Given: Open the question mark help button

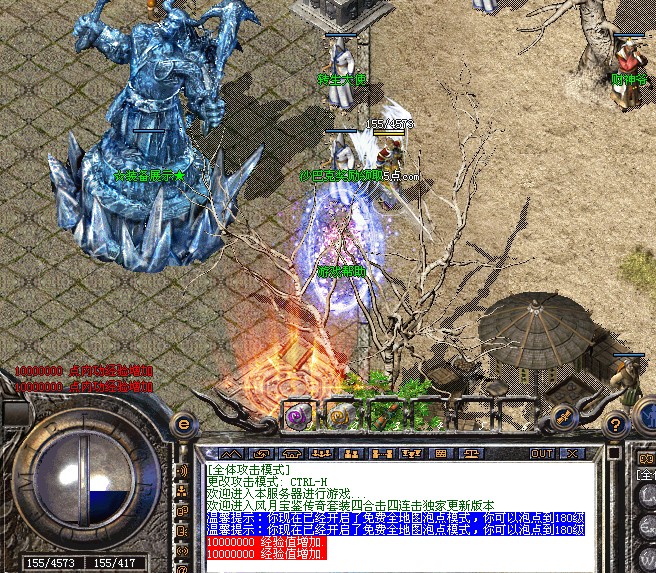Looking at the screenshot, I should pyautogui.click(x=617, y=426).
